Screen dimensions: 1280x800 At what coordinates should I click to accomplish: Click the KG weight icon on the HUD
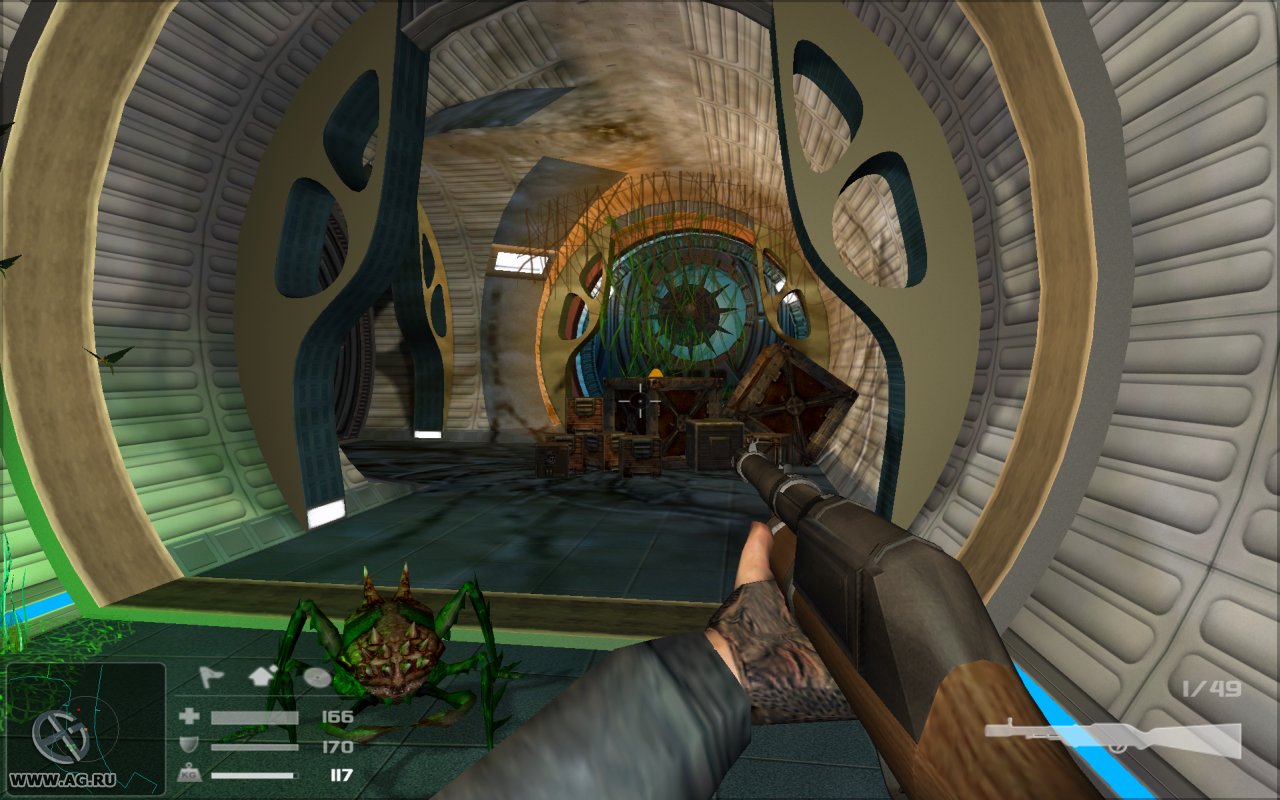[190, 772]
